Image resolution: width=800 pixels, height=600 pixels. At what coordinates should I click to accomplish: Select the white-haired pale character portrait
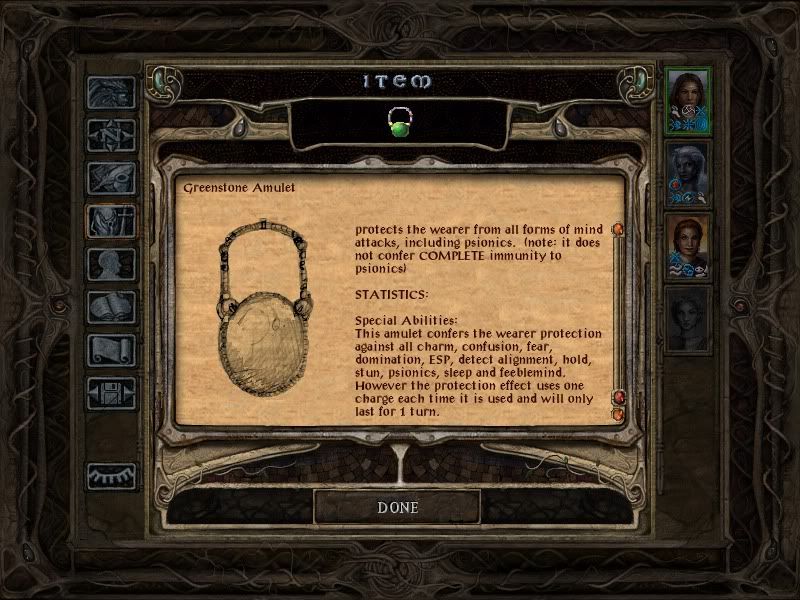[x=688, y=174]
